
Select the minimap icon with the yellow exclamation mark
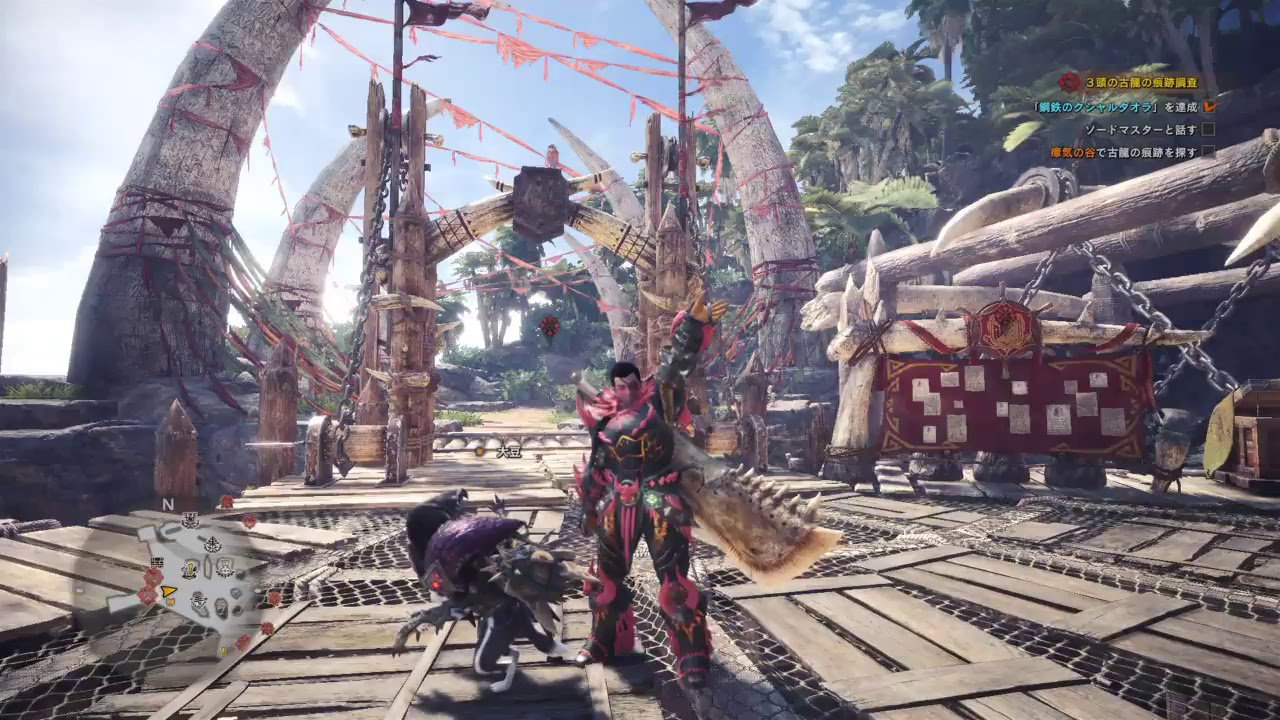click(189, 570)
